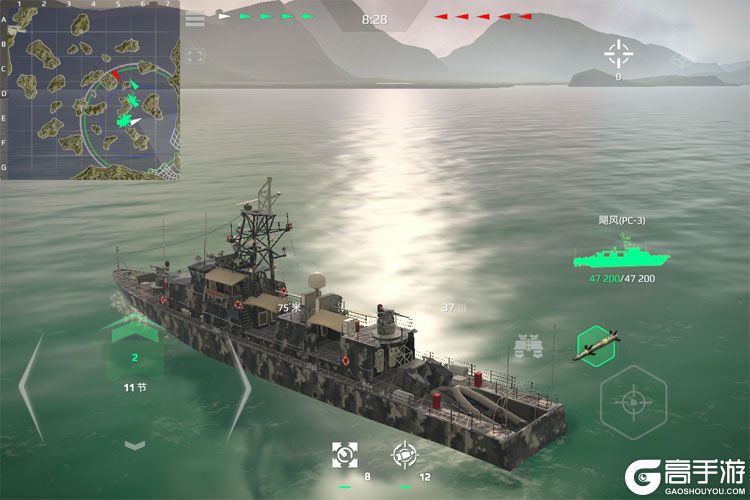Toggle the square-bracket camera view icon

(x=195, y=57)
